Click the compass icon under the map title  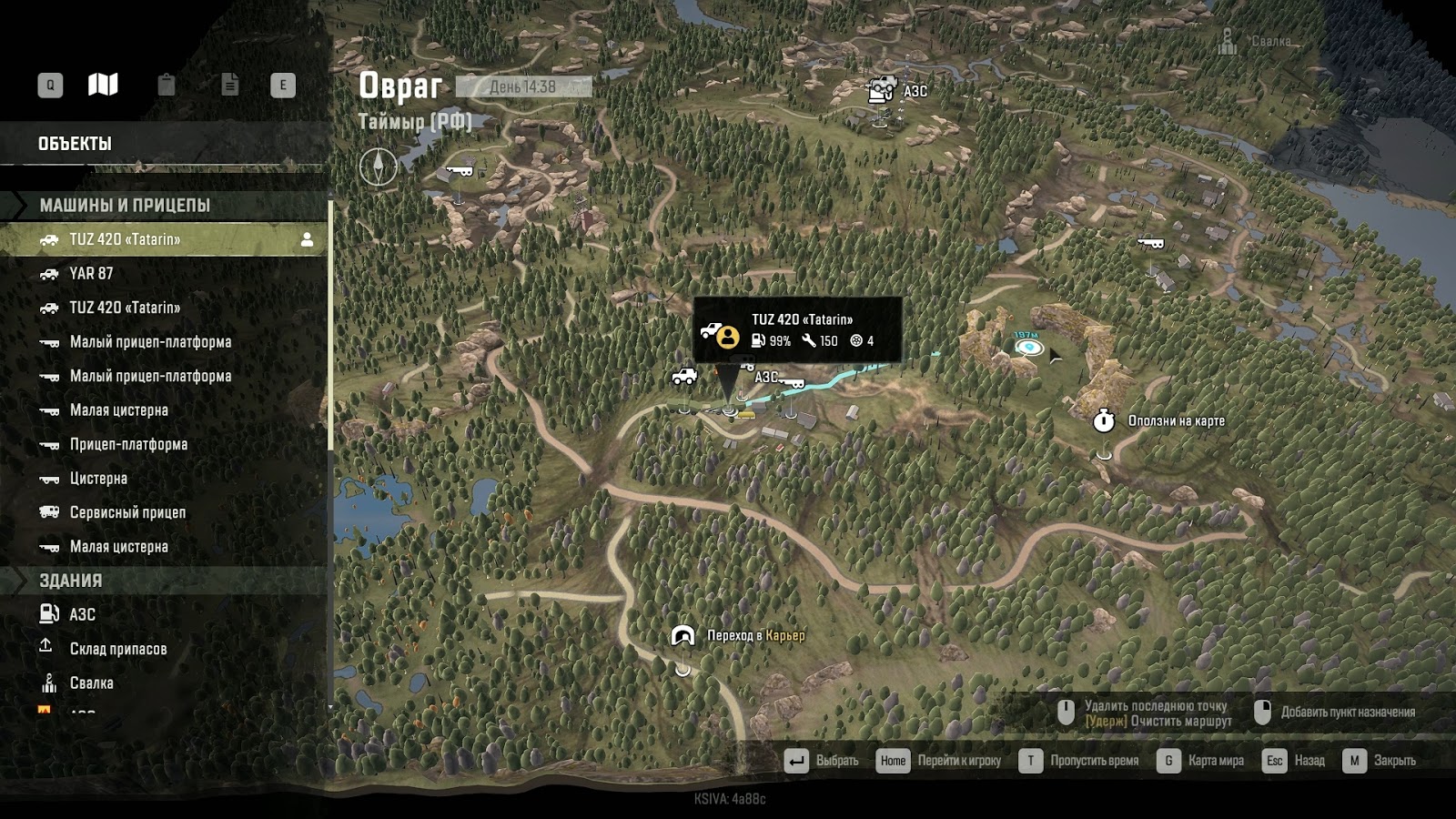tap(378, 167)
